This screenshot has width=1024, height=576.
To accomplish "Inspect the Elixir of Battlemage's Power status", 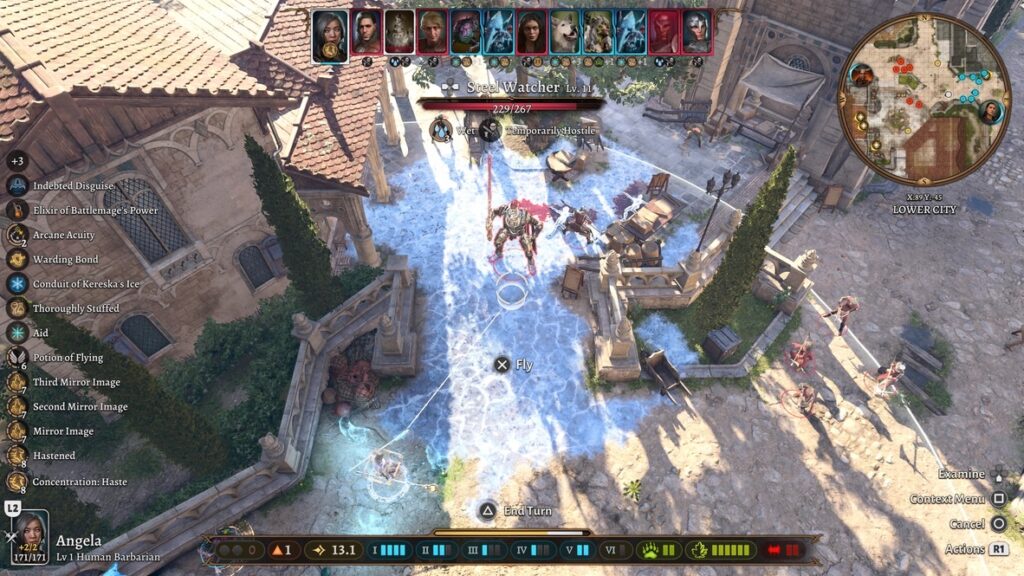I will pyautogui.click(x=17, y=210).
